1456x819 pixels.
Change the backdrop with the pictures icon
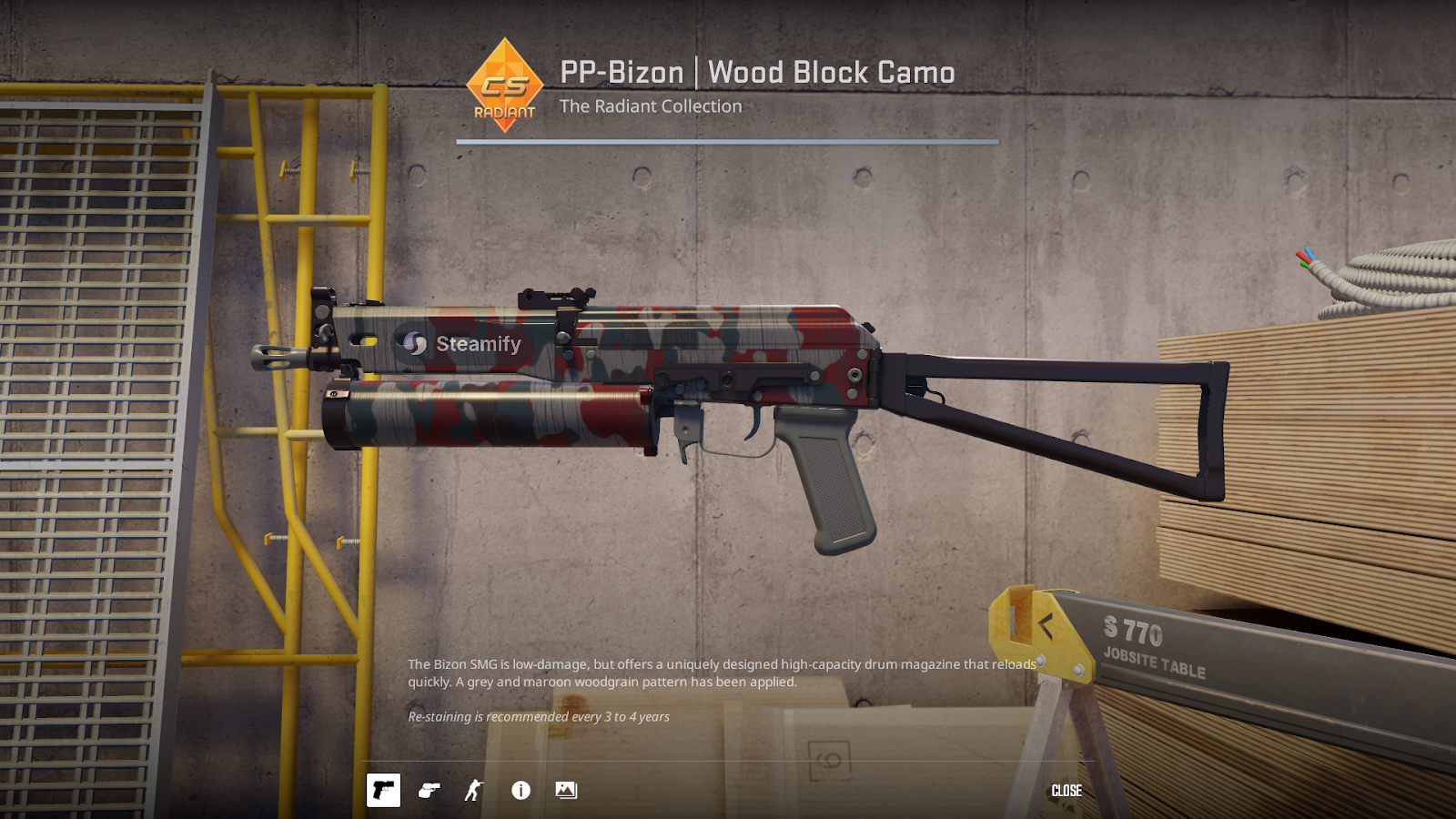coord(566,790)
